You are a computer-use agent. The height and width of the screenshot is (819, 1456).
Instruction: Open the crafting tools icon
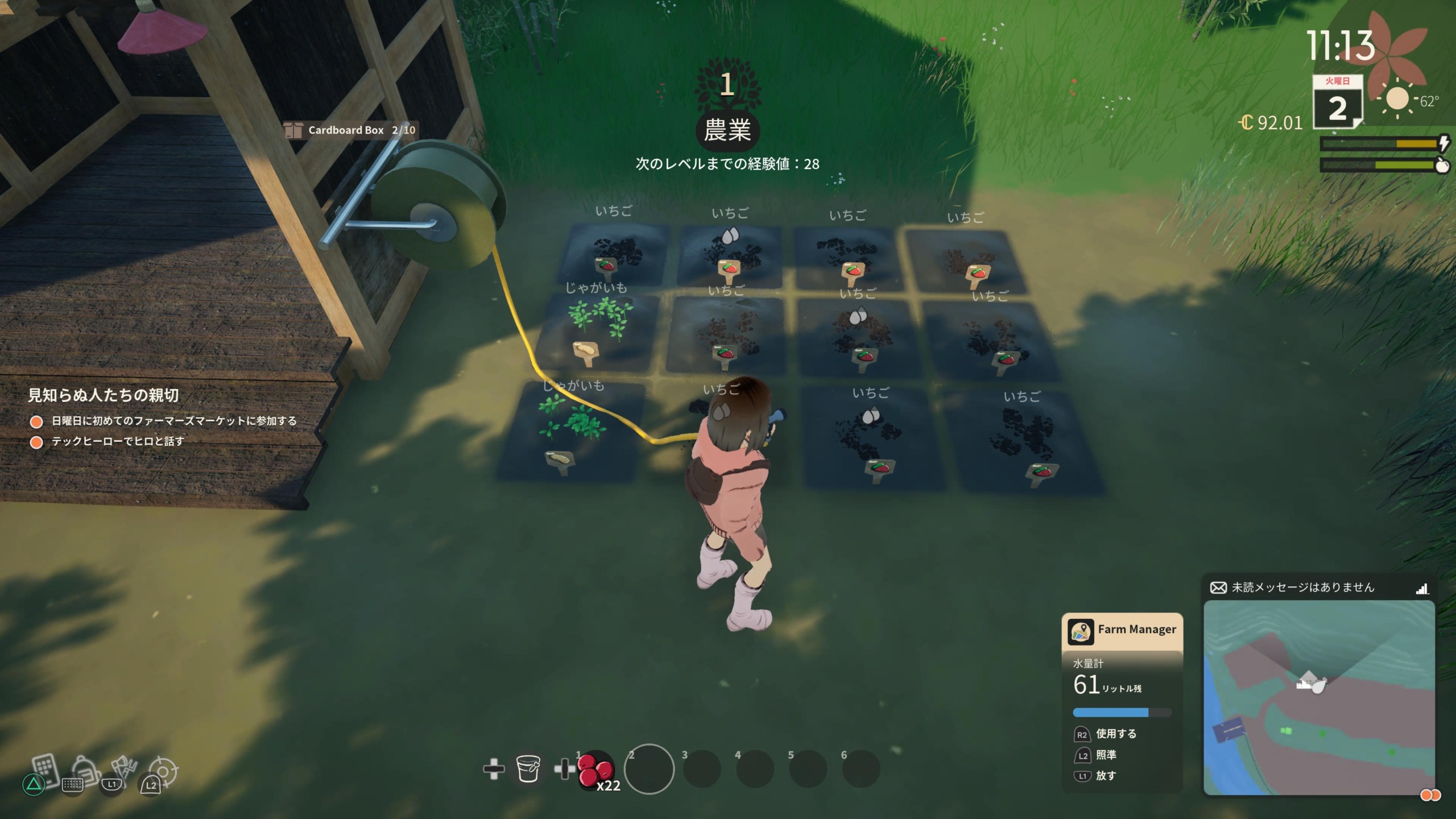point(123,769)
